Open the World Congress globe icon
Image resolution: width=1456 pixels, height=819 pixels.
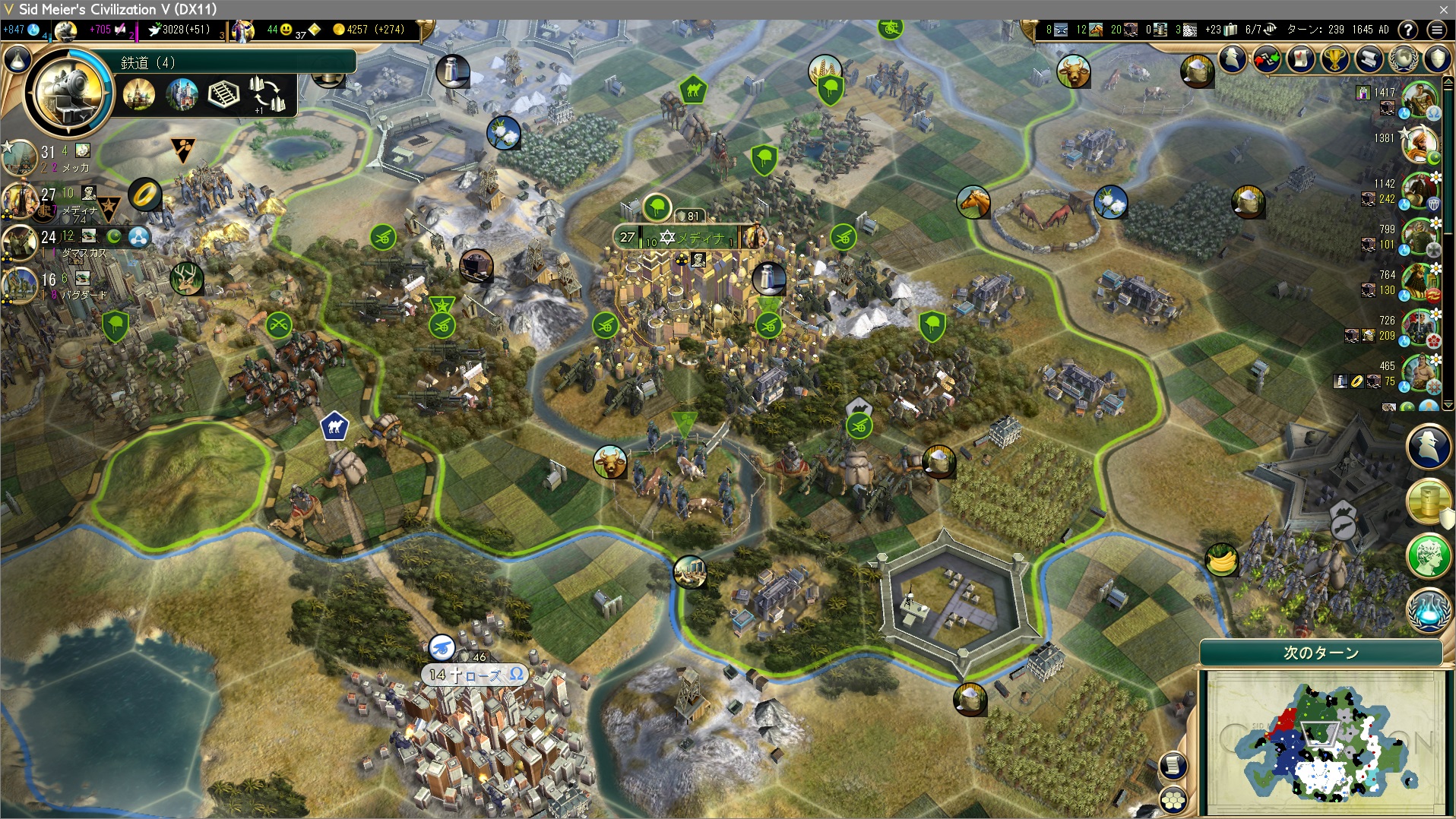pyautogui.click(x=1403, y=58)
